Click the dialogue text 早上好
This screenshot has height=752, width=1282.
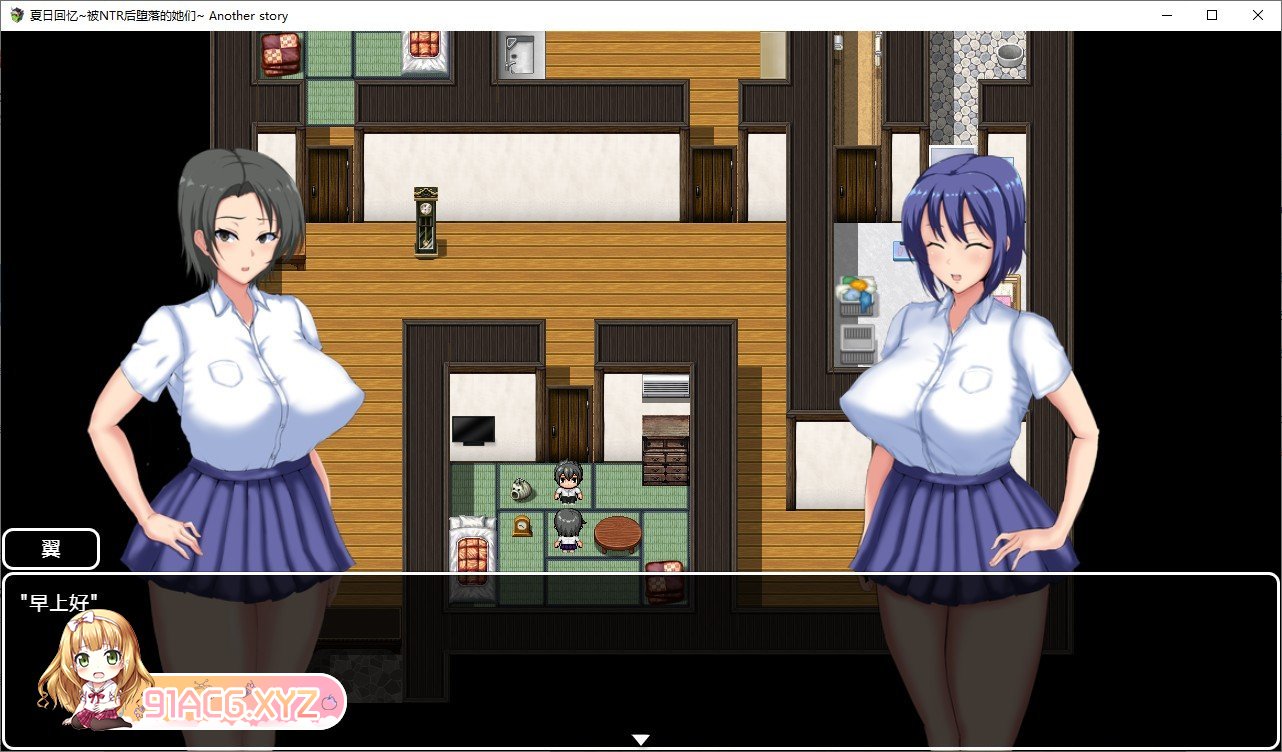click(58, 600)
